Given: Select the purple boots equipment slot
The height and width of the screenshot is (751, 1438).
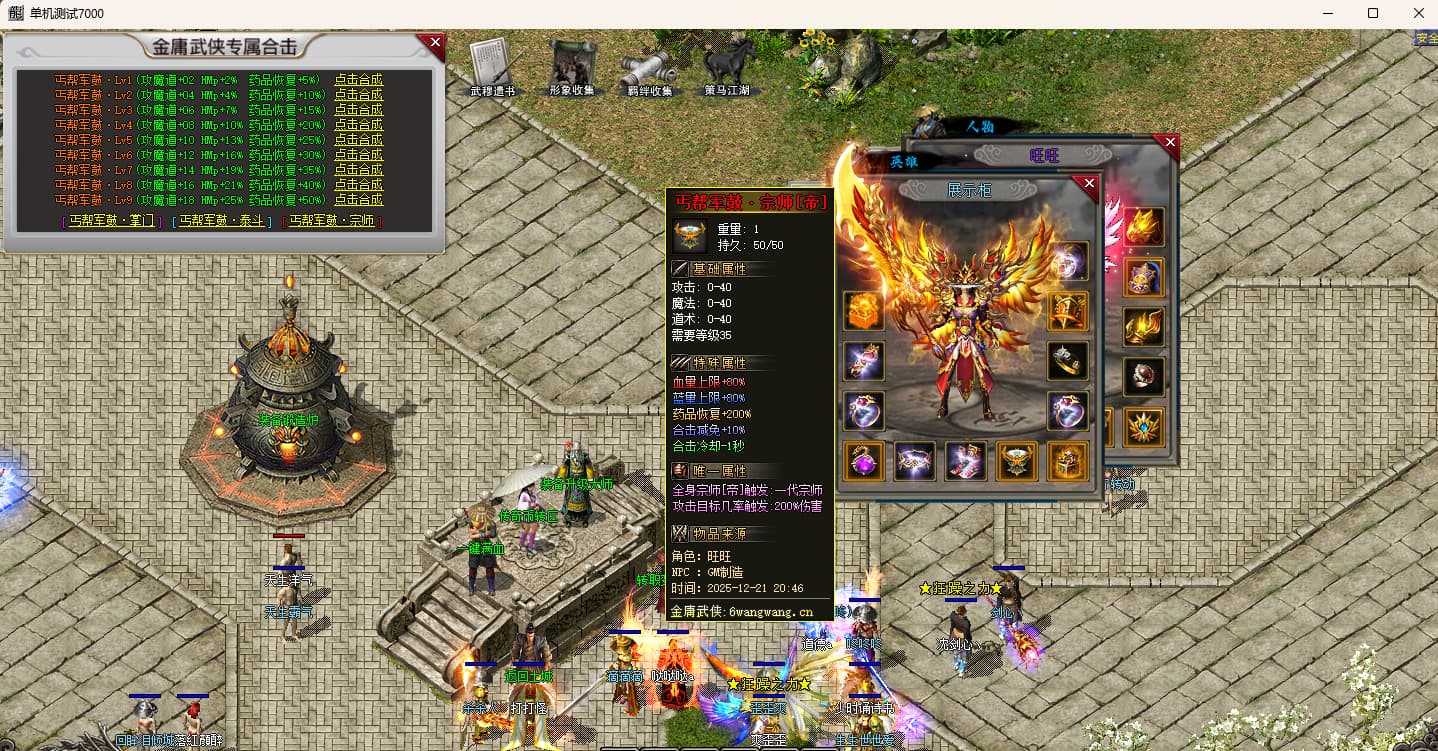Looking at the screenshot, I should click(x=967, y=461).
